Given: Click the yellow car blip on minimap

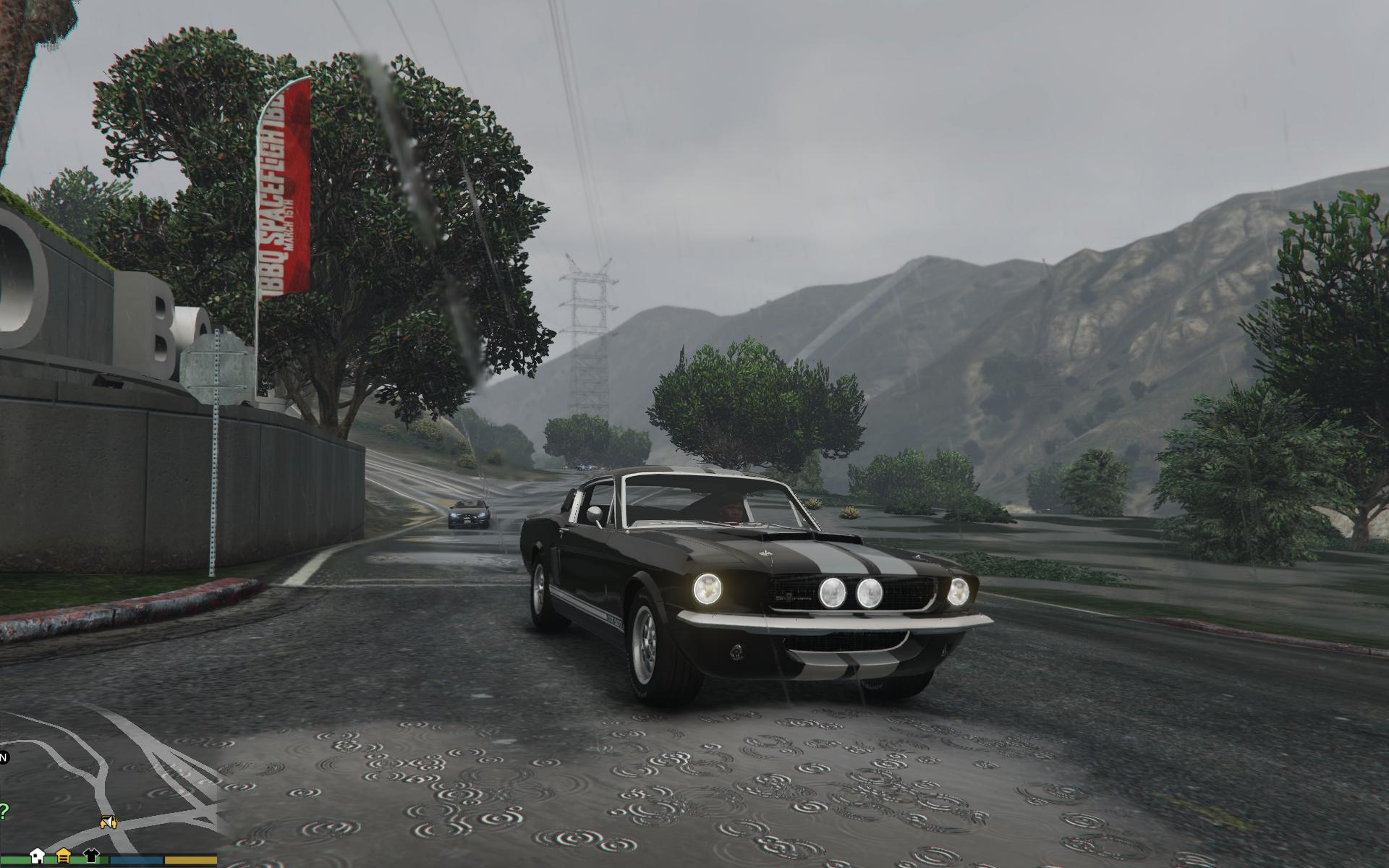Looking at the screenshot, I should 109,822.
